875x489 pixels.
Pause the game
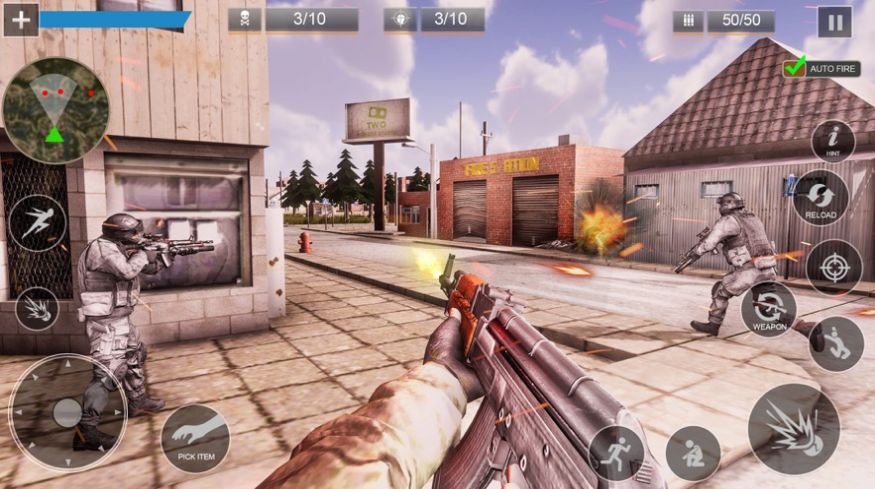pyautogui.click(x=834, y=21)
